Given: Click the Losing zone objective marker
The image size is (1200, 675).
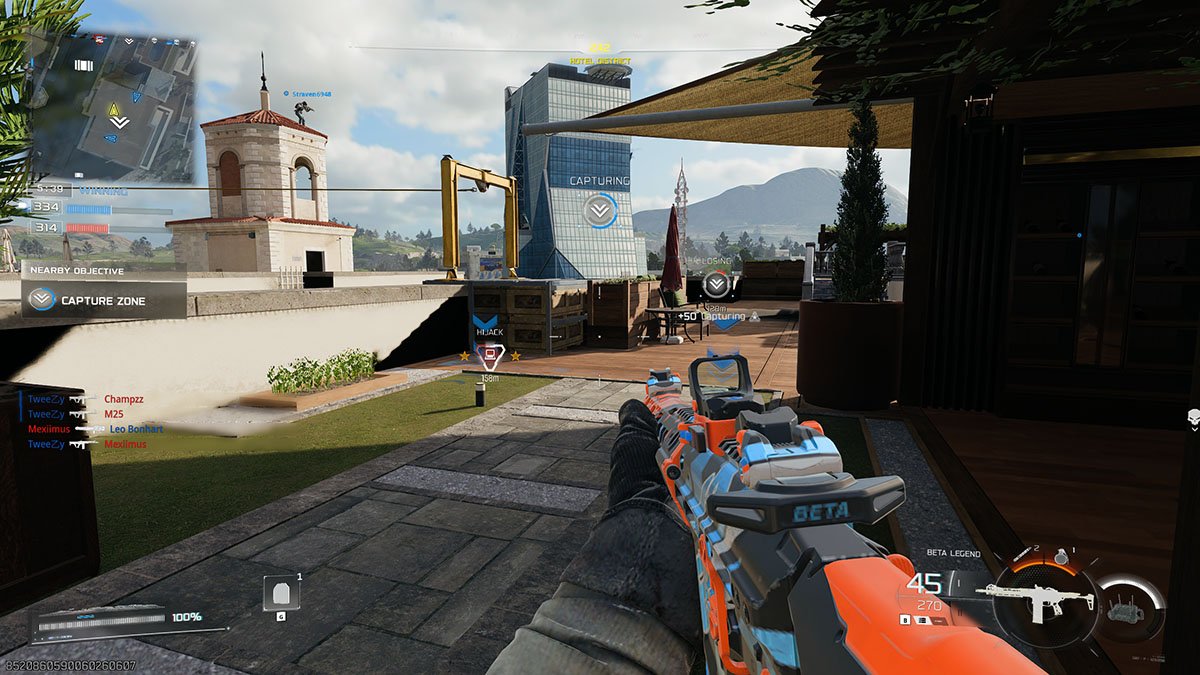Looking at the screenshot, I should tap(715, 284).
